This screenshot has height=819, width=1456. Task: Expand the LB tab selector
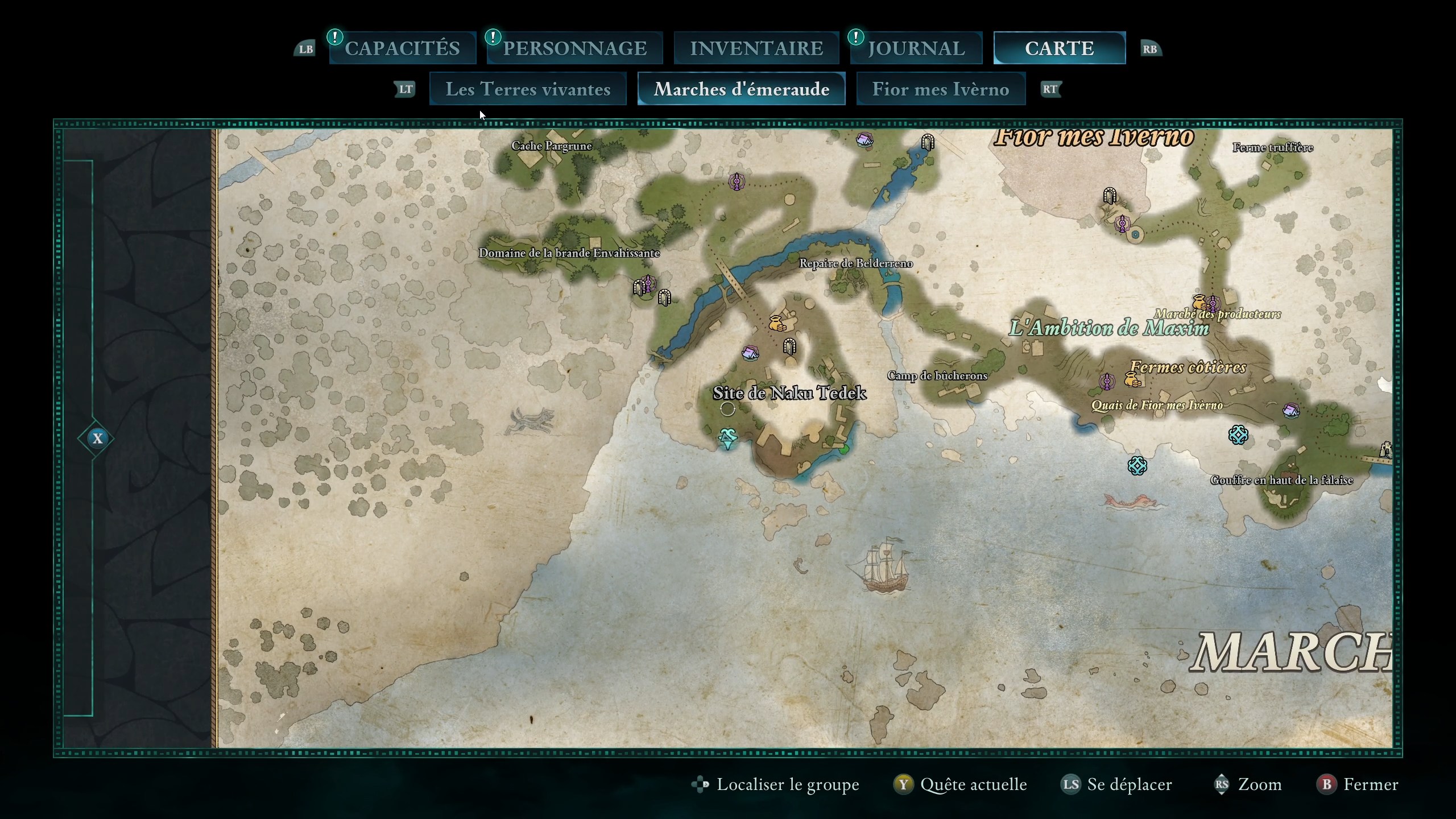[305, 49]
